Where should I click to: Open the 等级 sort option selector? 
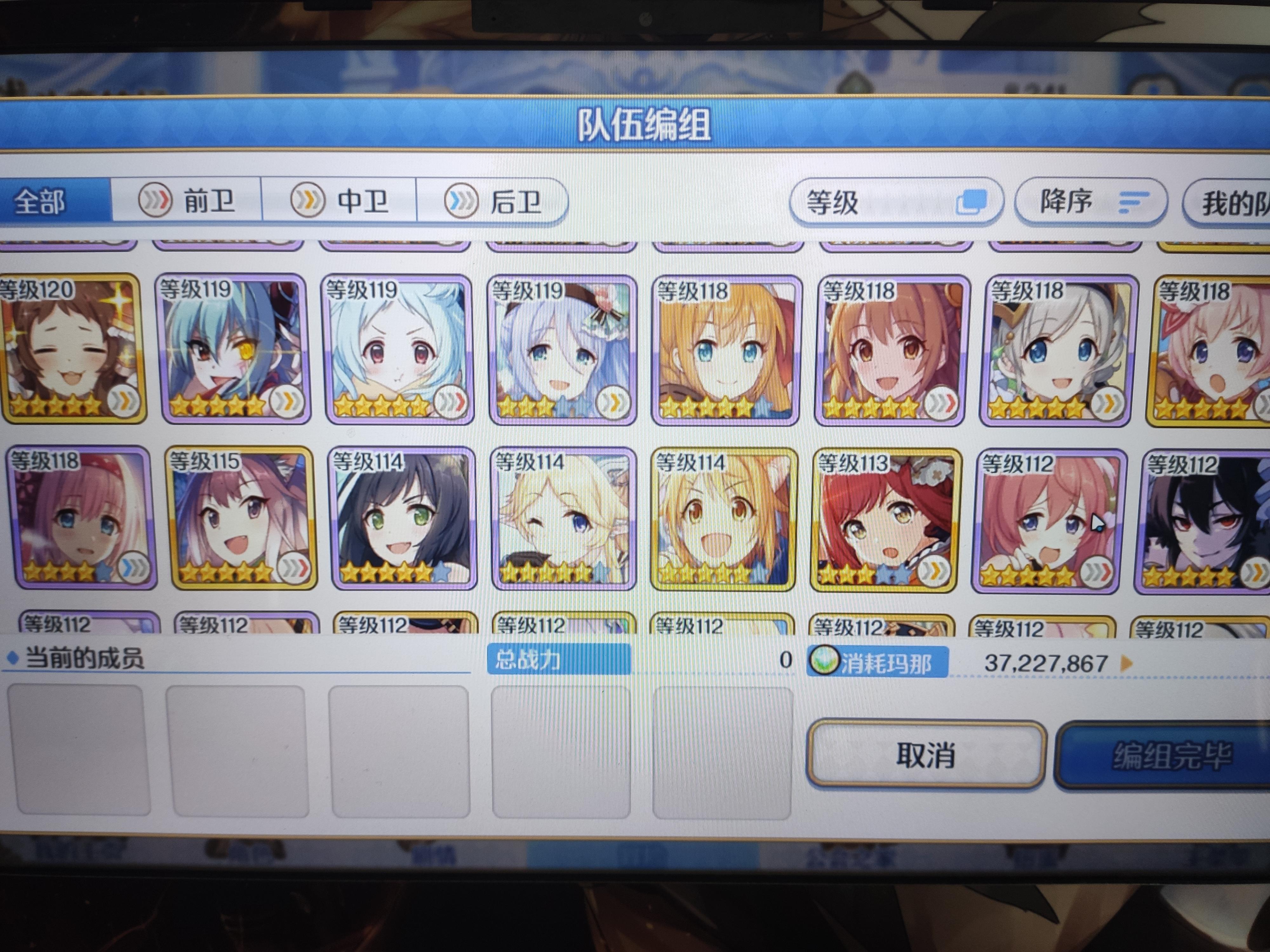[899, 201]
